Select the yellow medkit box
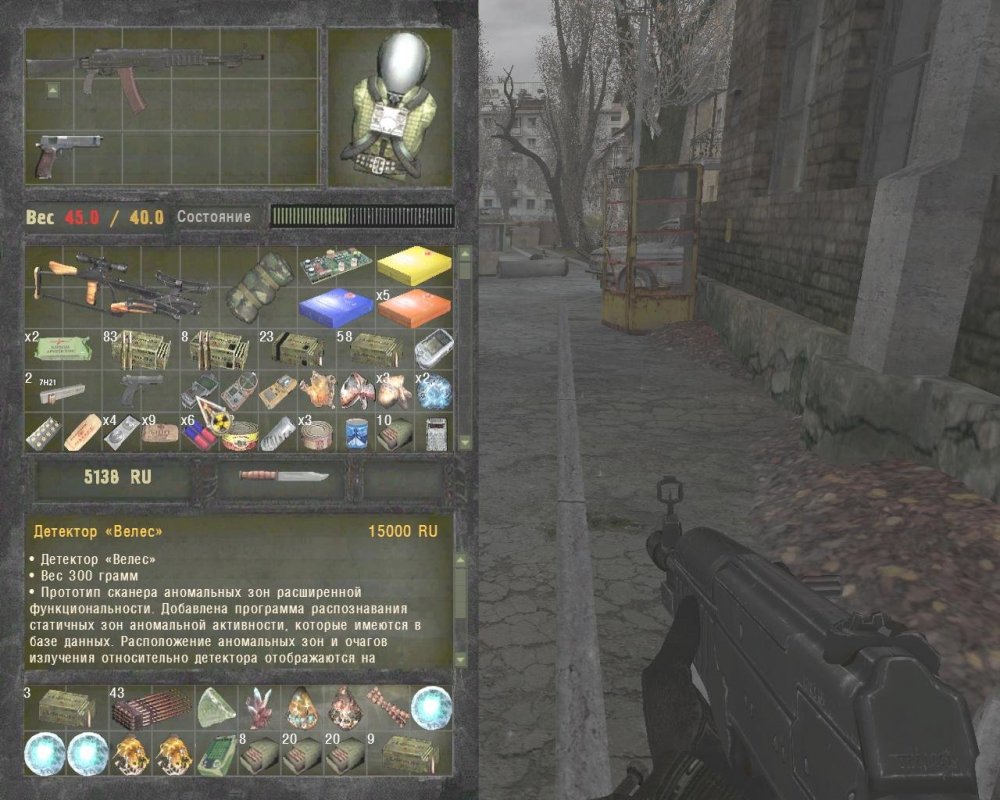 414,266
